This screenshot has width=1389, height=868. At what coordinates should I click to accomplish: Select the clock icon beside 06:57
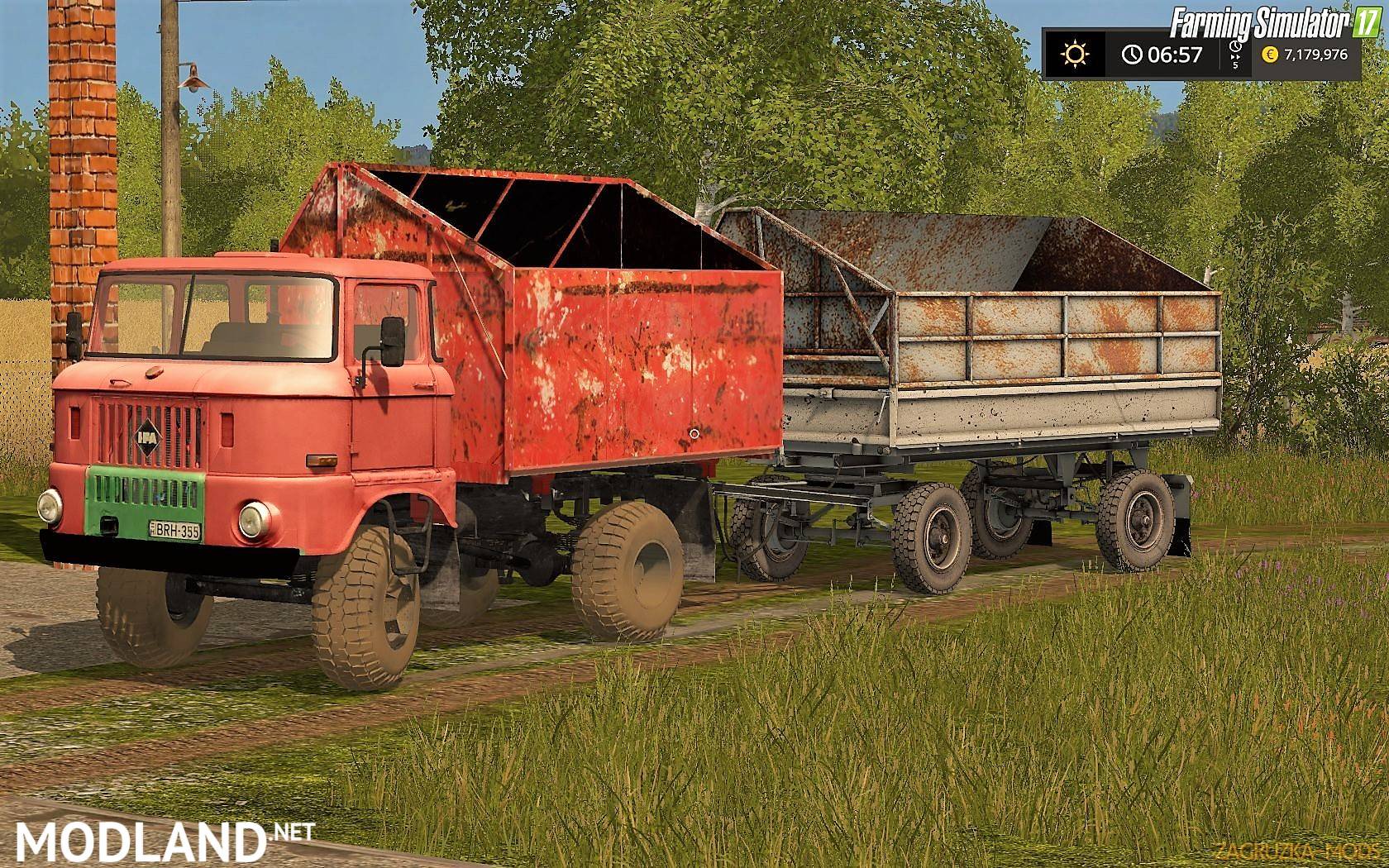pos(1132,55)
